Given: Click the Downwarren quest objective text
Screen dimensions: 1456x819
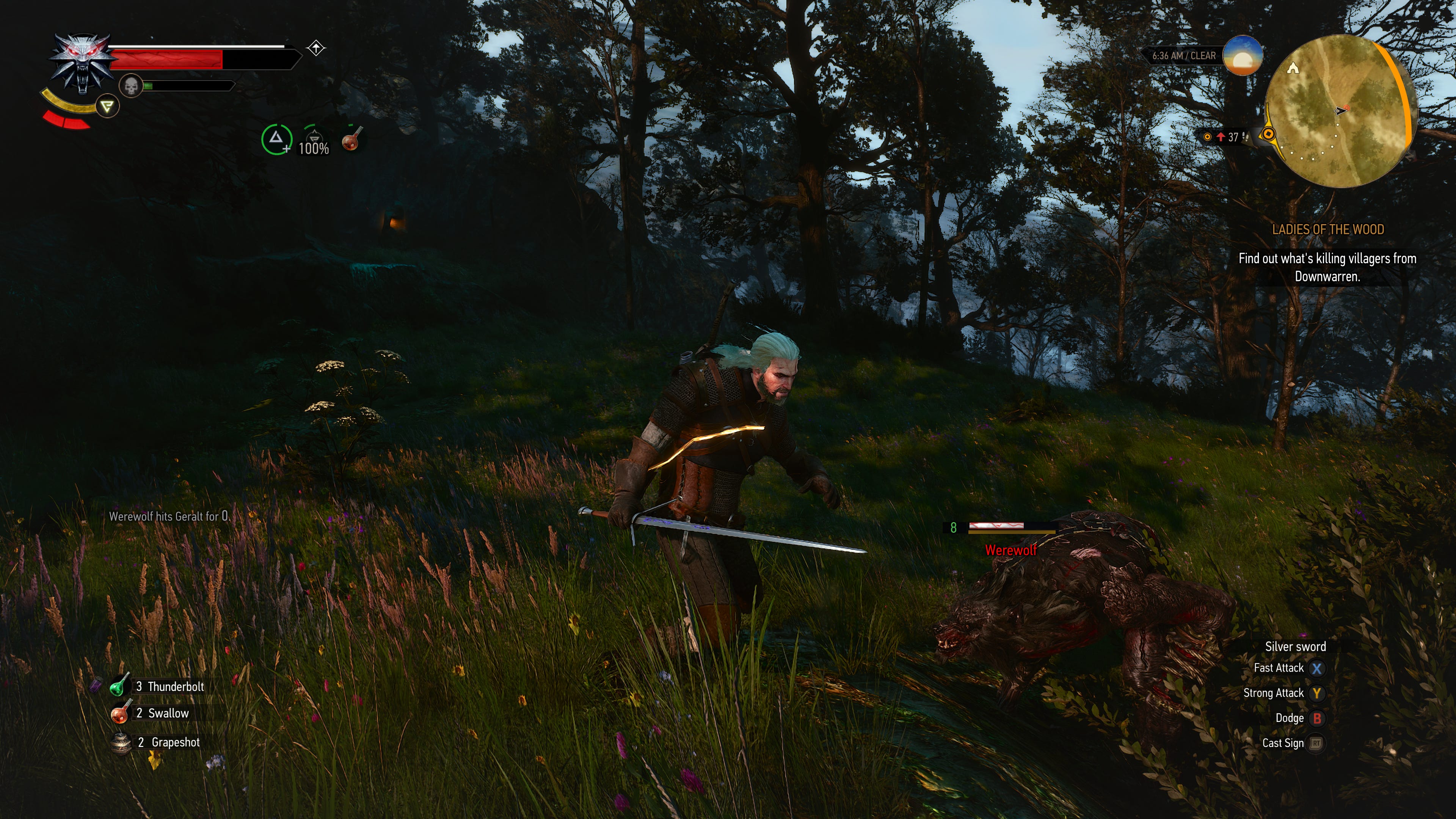Looking at the screenshot, I should pyautogui.click(x=1326, y=268).
